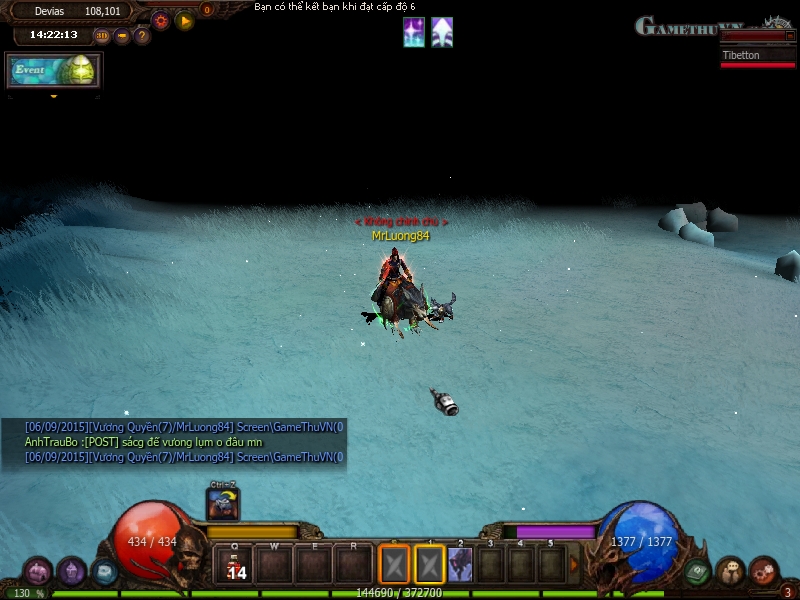Viewport: 800px width, 600px height.
Task: Toggle the 3D view button
Action: click(102, 36)
